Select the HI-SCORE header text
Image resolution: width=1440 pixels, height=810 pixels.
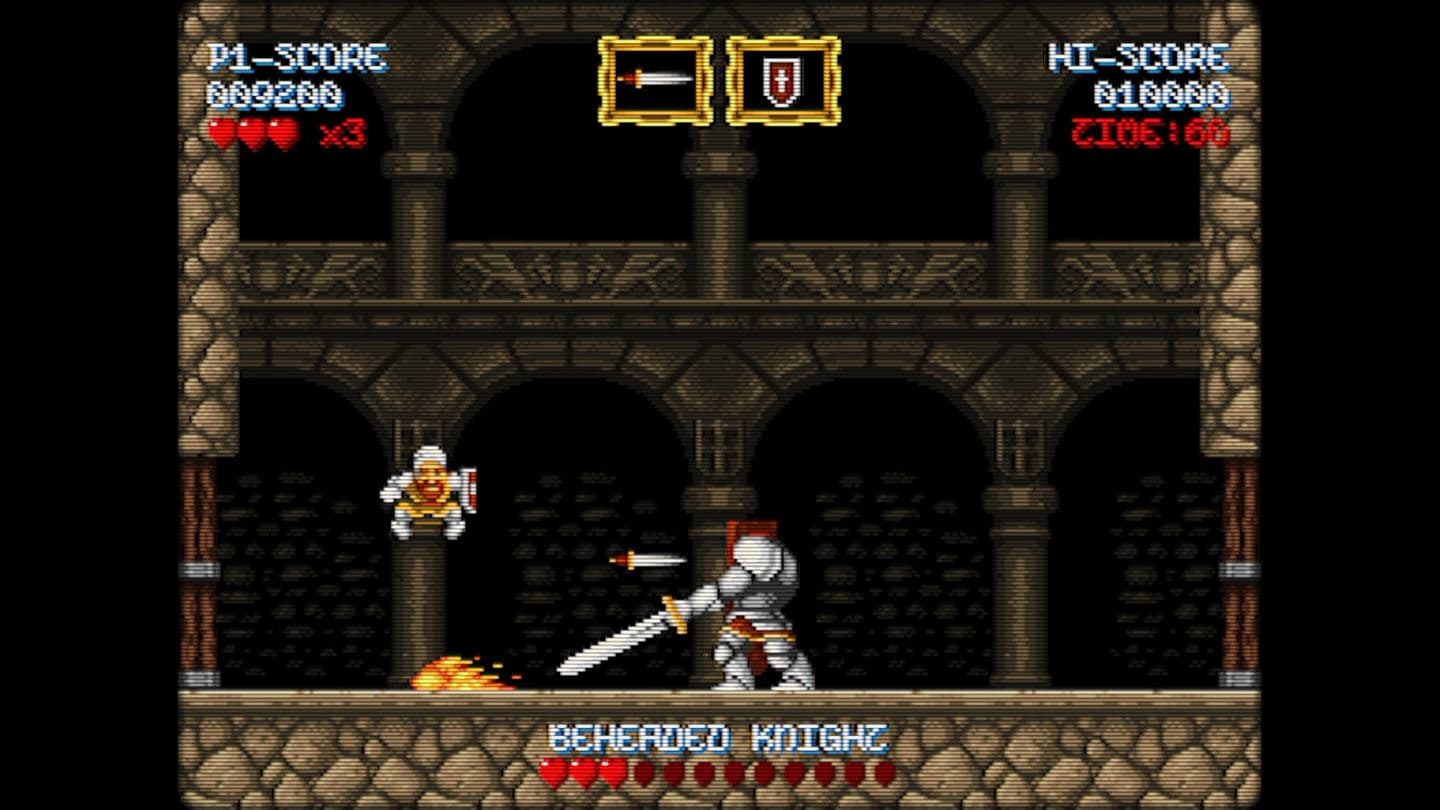pyautogui.click(x=1138, y=56)
